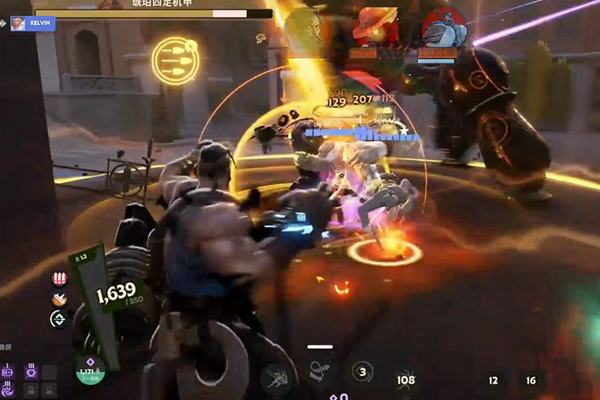Use the ability showing a 3 cooldown
The image size is (600, 400).
363,372
